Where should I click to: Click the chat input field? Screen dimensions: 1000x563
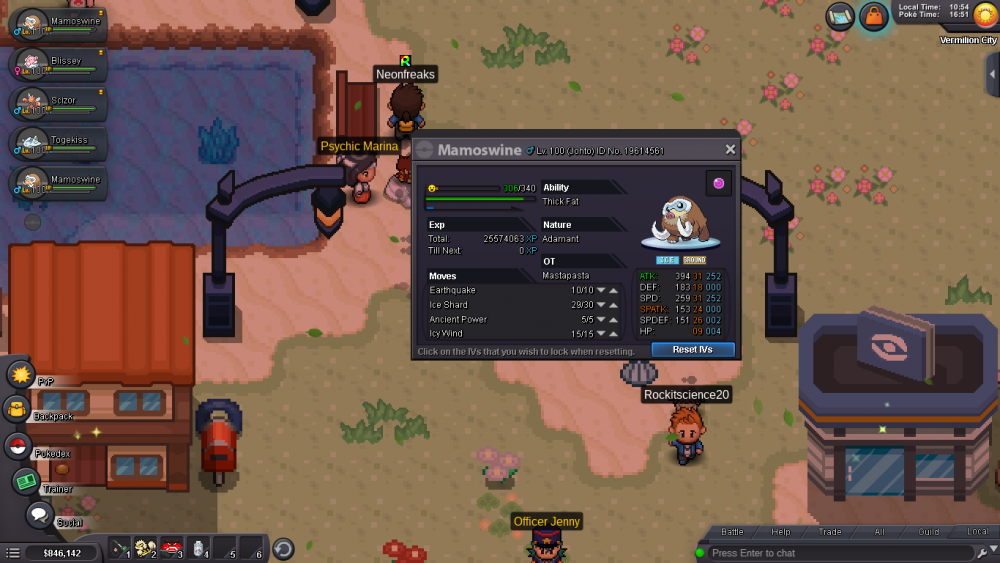point(840,553)
